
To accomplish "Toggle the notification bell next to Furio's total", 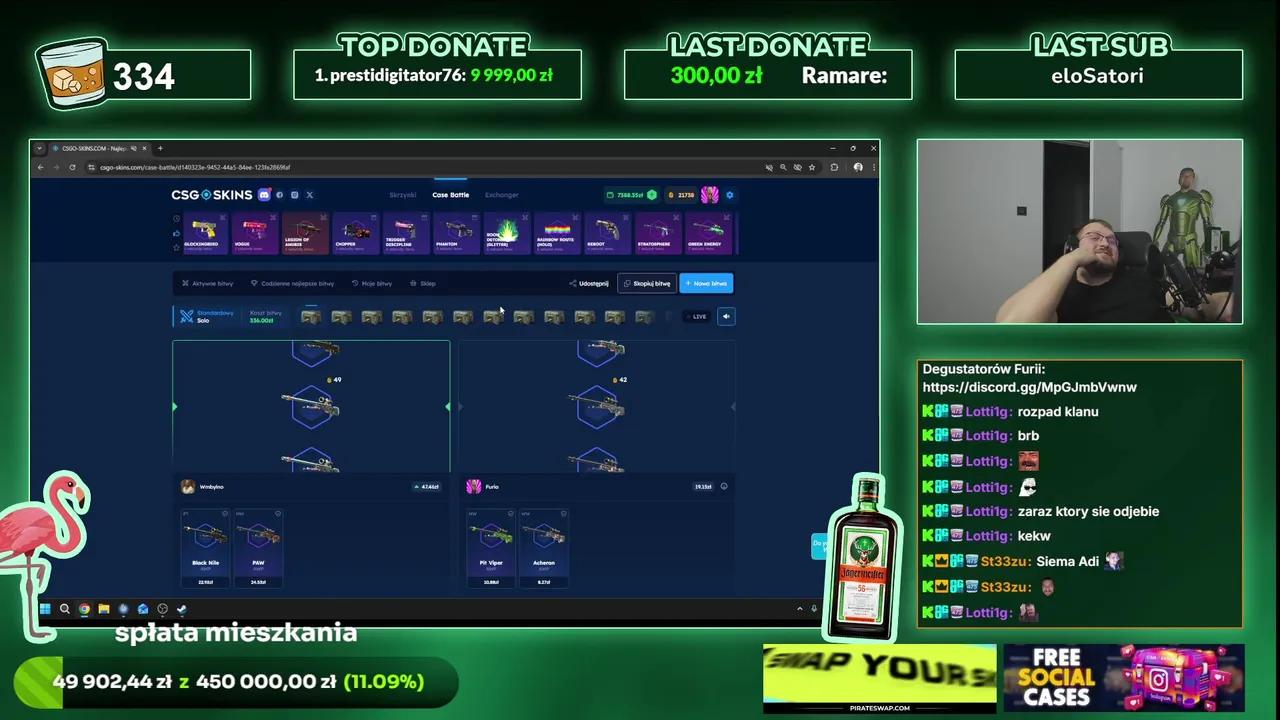I will click(x=724, y=486).
